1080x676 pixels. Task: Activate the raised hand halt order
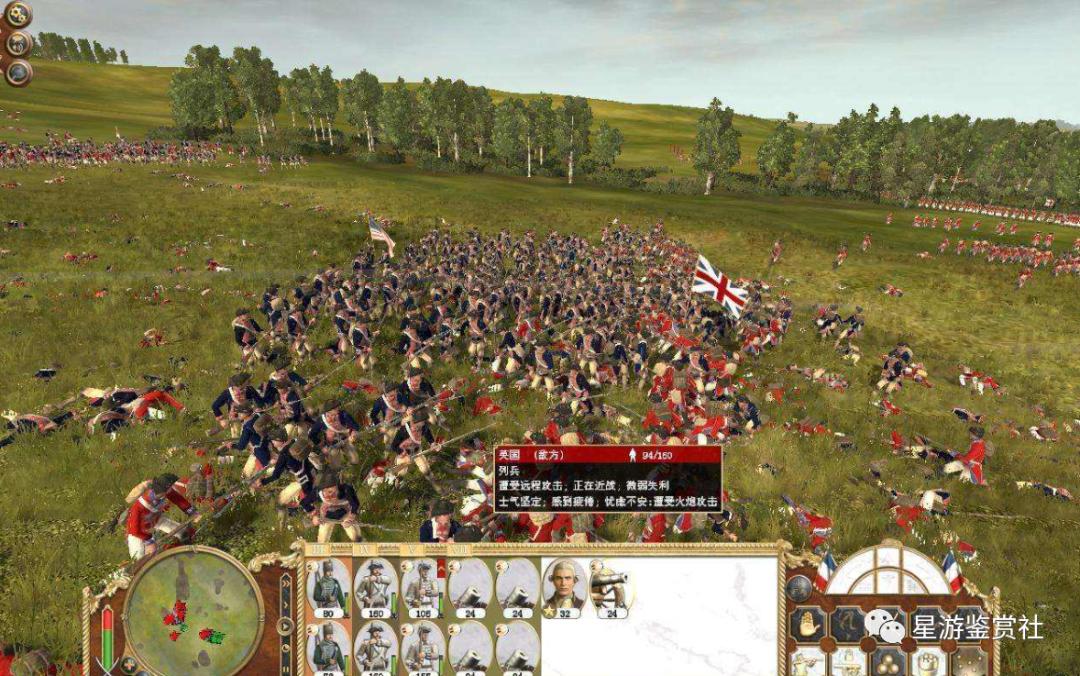807,625
